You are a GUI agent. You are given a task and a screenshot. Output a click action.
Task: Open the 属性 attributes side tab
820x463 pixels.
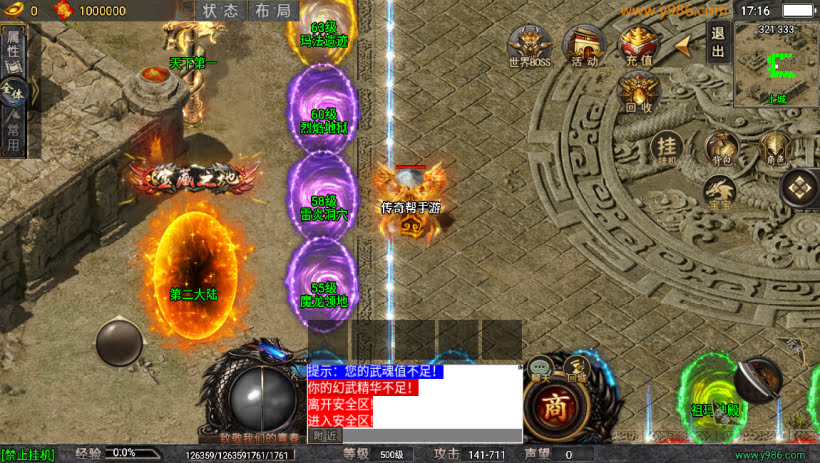click(x=13, y=47)
